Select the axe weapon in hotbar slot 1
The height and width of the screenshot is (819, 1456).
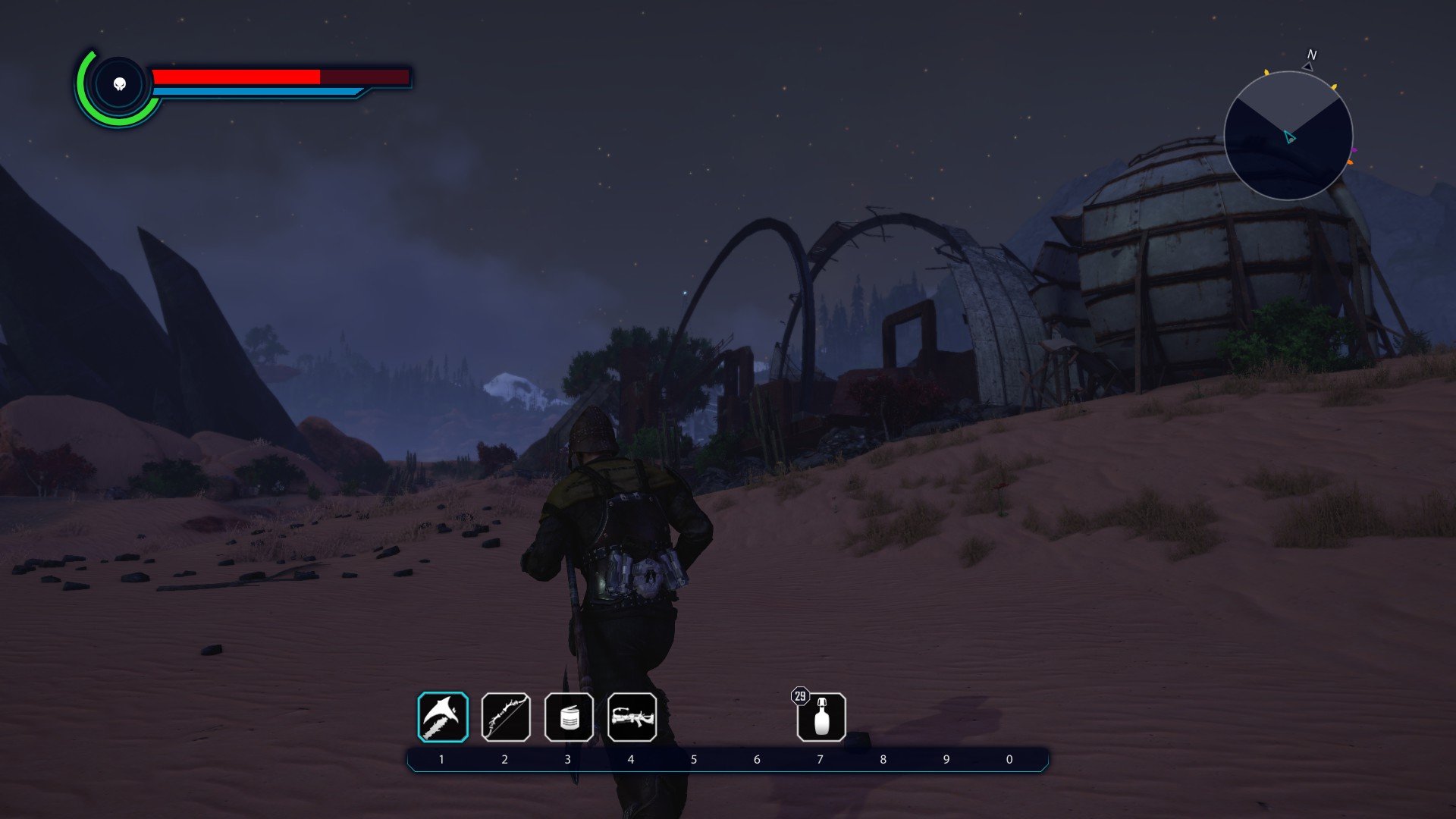point(443,717)
